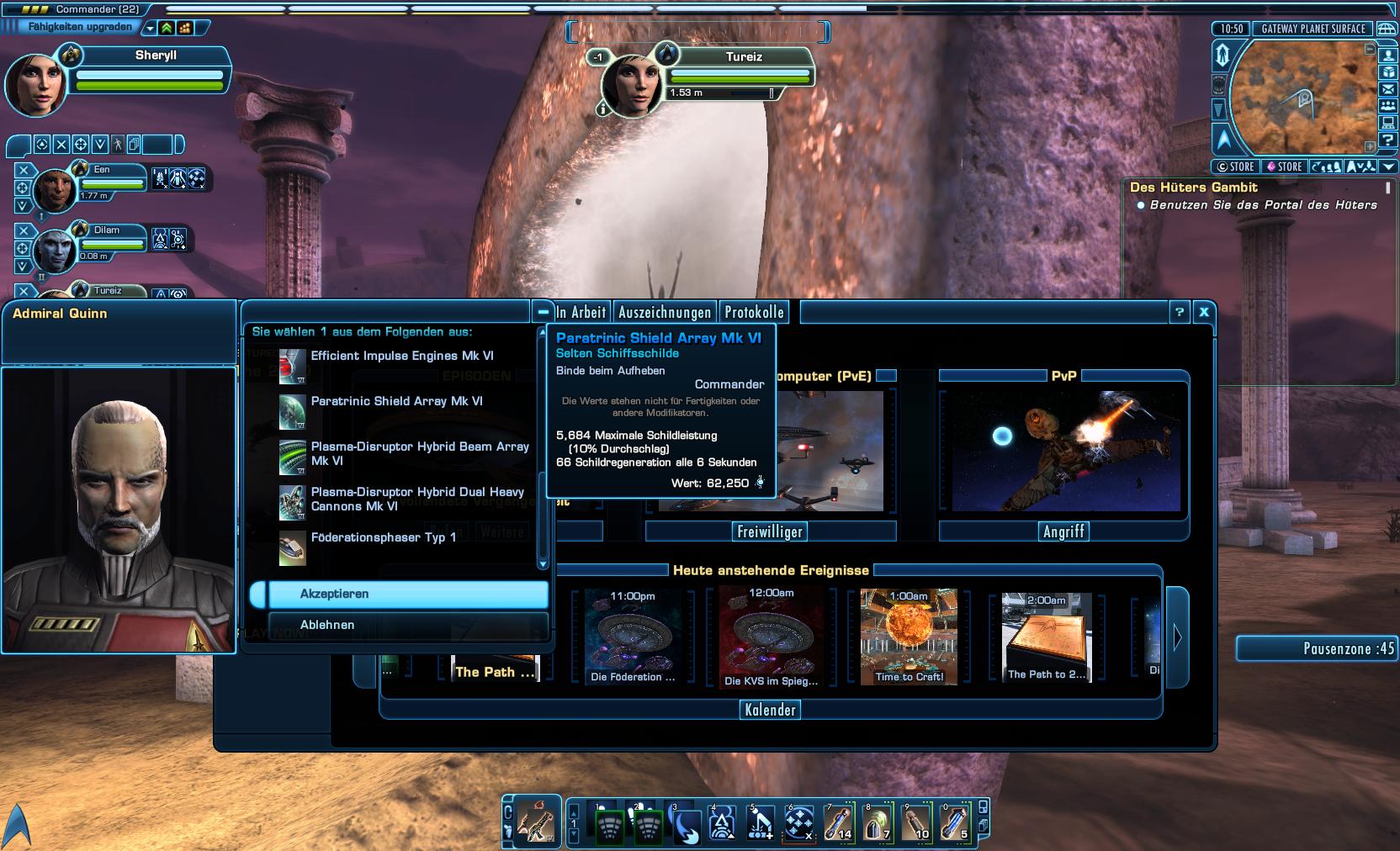The width and height of the screenshot is (1400, 851).
Task: Show the Protokolle tab
Action: pos(754,313)
